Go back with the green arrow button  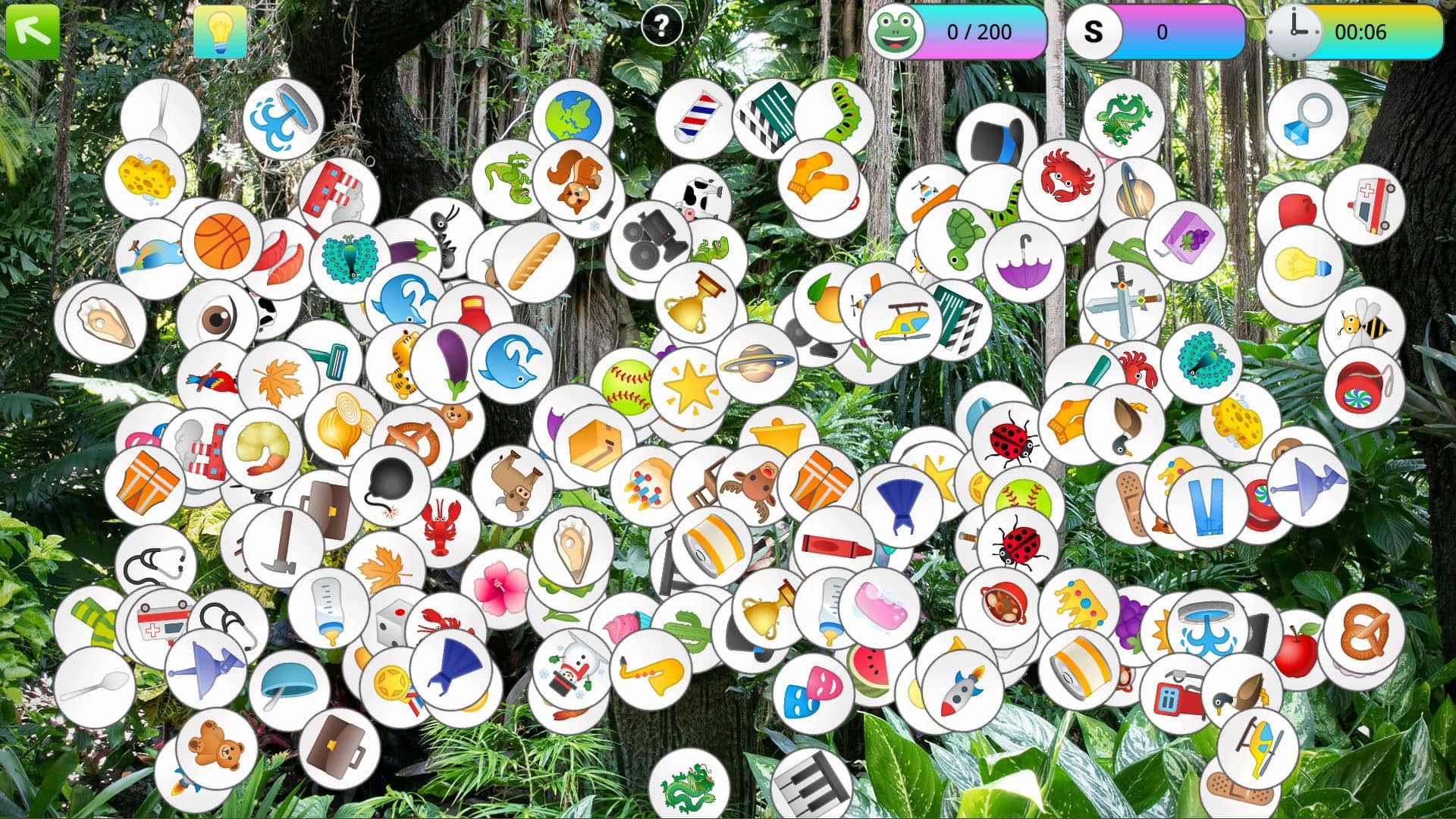tap(32, 32)
